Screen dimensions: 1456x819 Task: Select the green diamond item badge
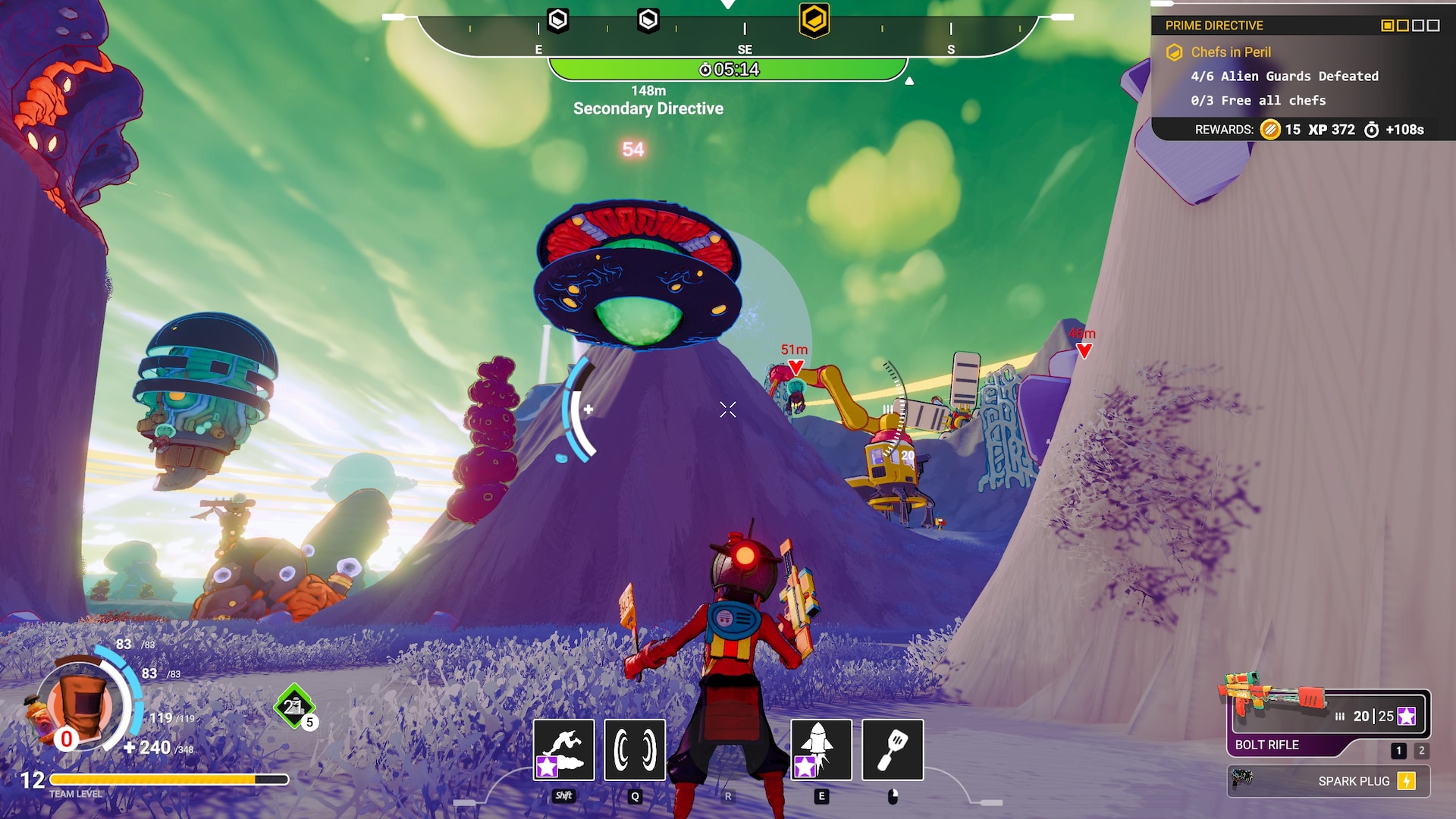pos(293,707)
